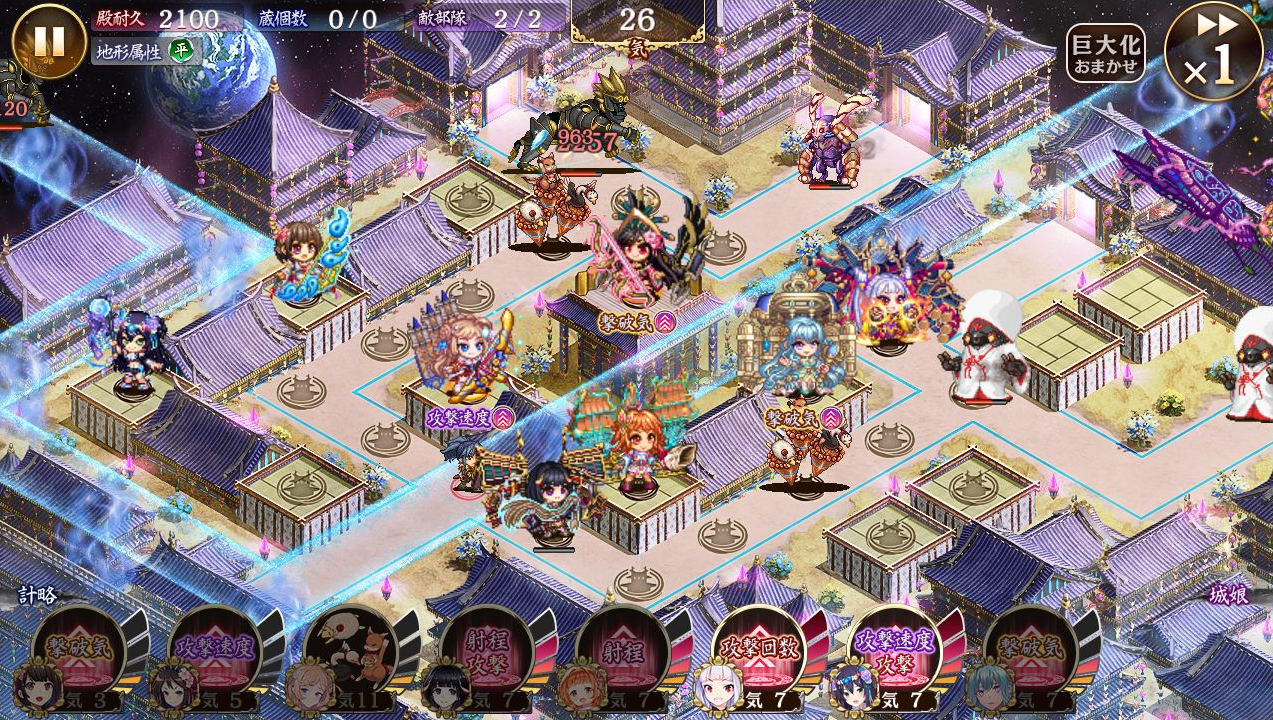Screen dimensions: 1273x720
Task: Activate the 攻撃速度攻撃 stratagem
Action: 894,653
